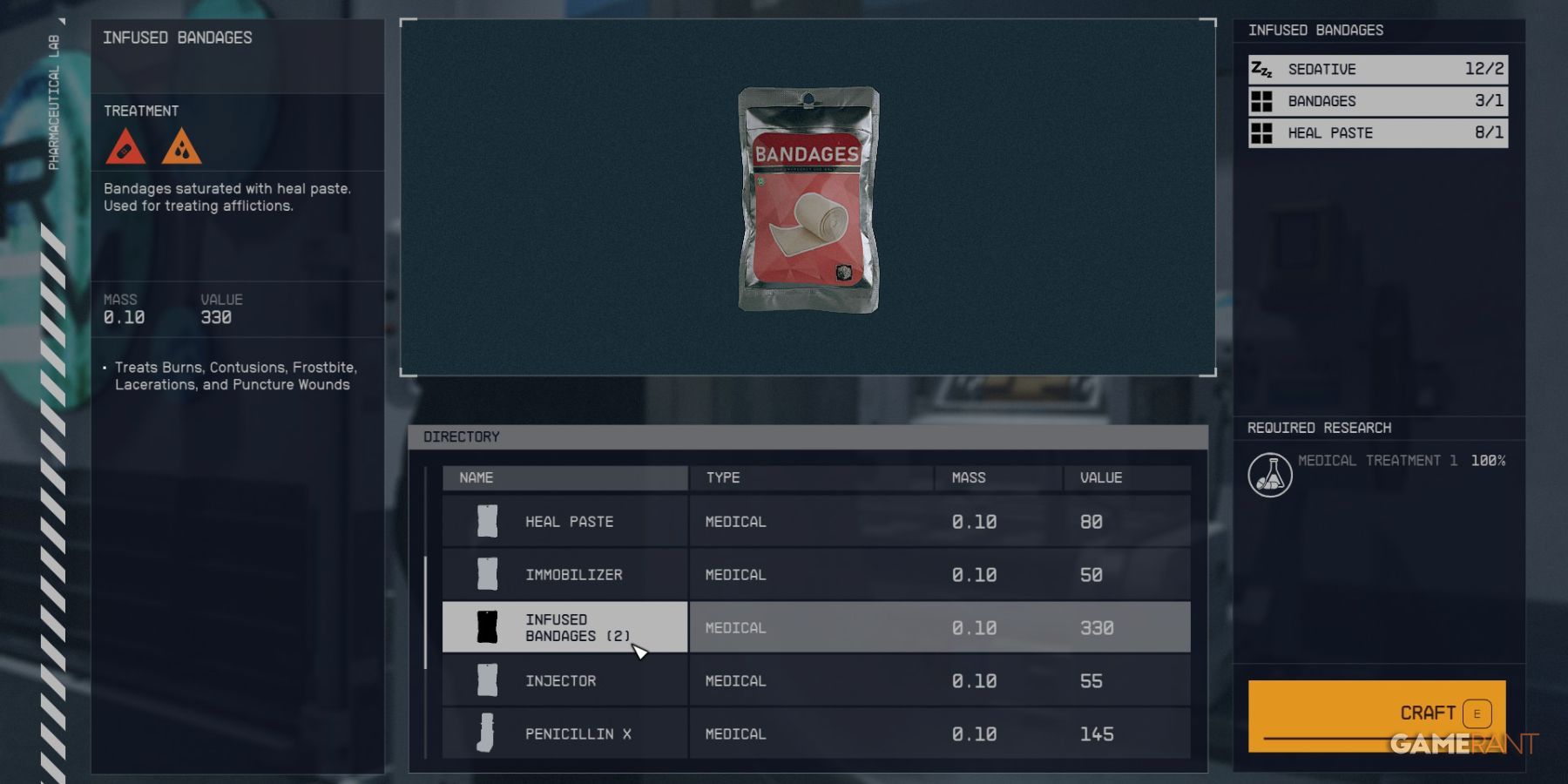
Task: Click the Injector item icon
Action: point(488,680)
